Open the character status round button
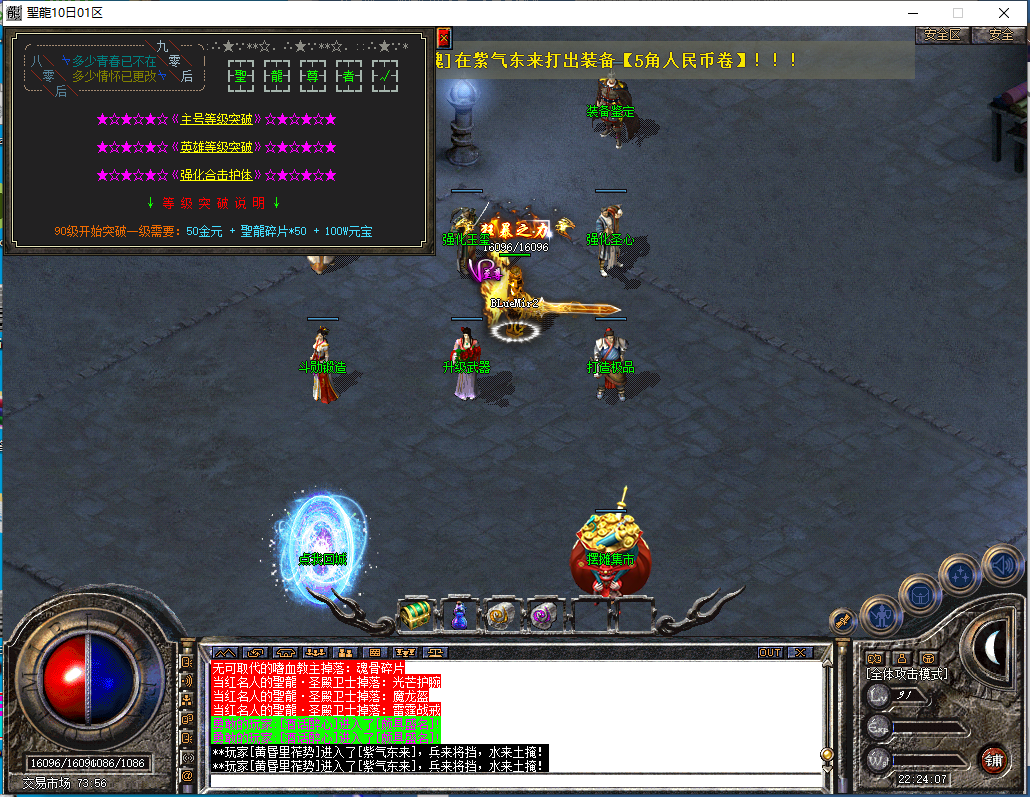 881,614
